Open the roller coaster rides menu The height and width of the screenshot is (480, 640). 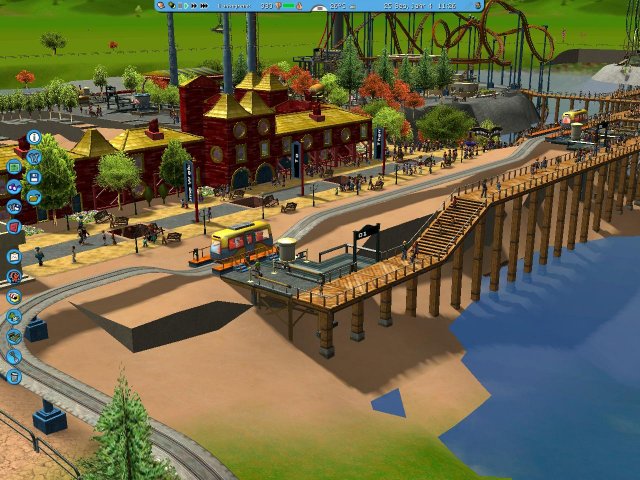(14, 277)
